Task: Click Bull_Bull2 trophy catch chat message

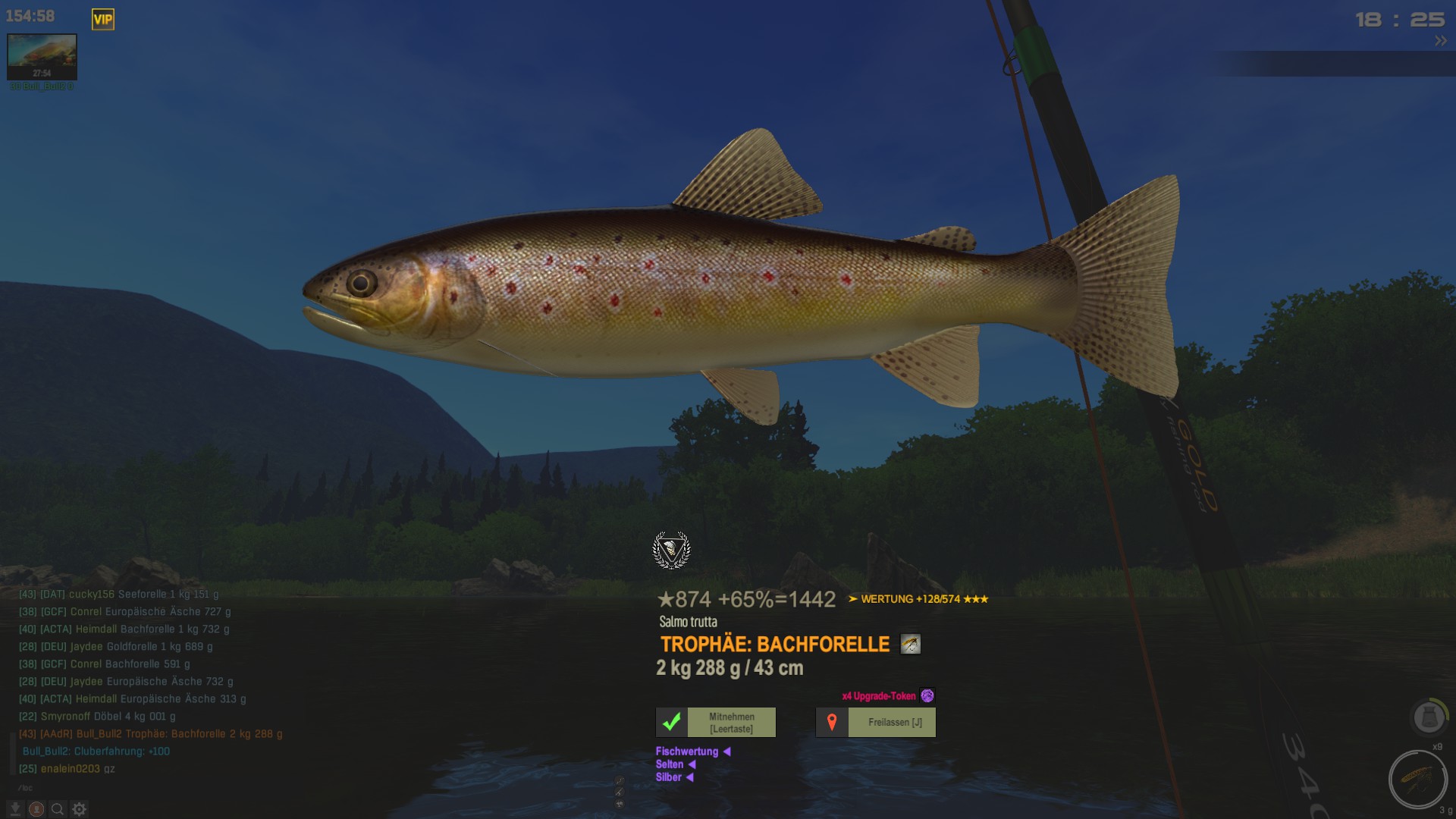Action: click(x=150, y=734)
